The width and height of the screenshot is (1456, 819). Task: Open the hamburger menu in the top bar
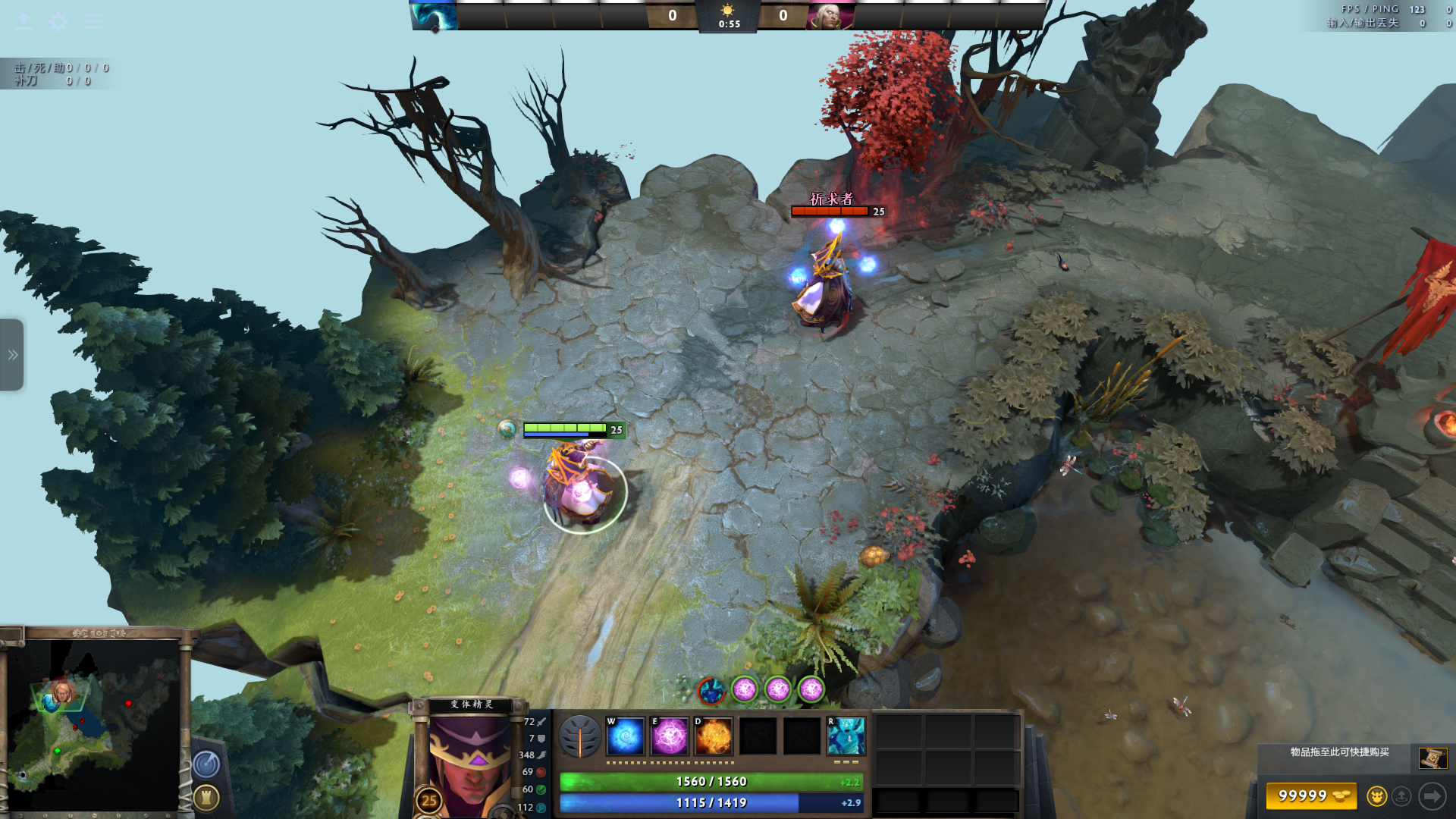tap(93, 21)
